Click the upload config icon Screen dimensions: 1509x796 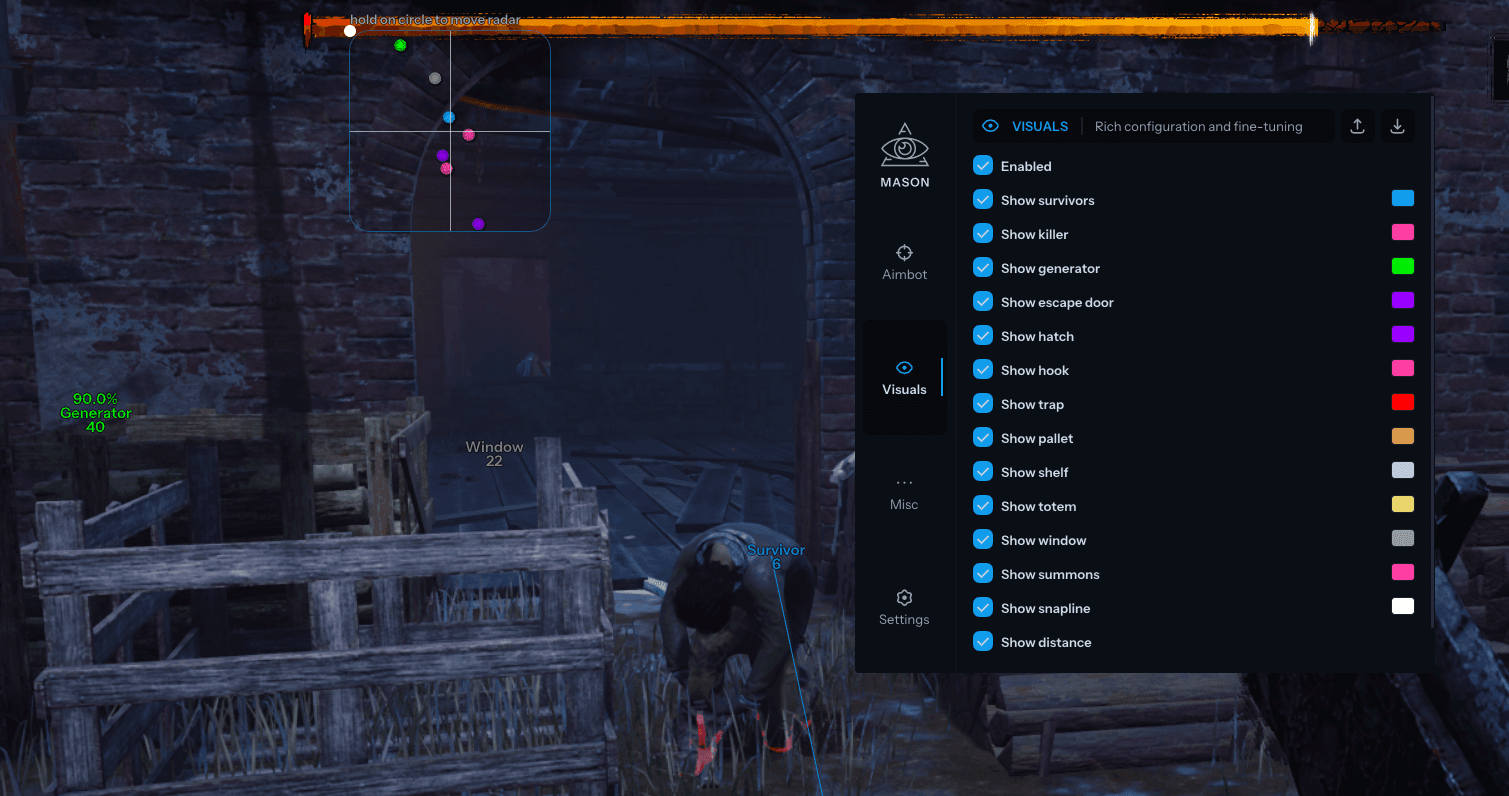[x=1357, y=125]
